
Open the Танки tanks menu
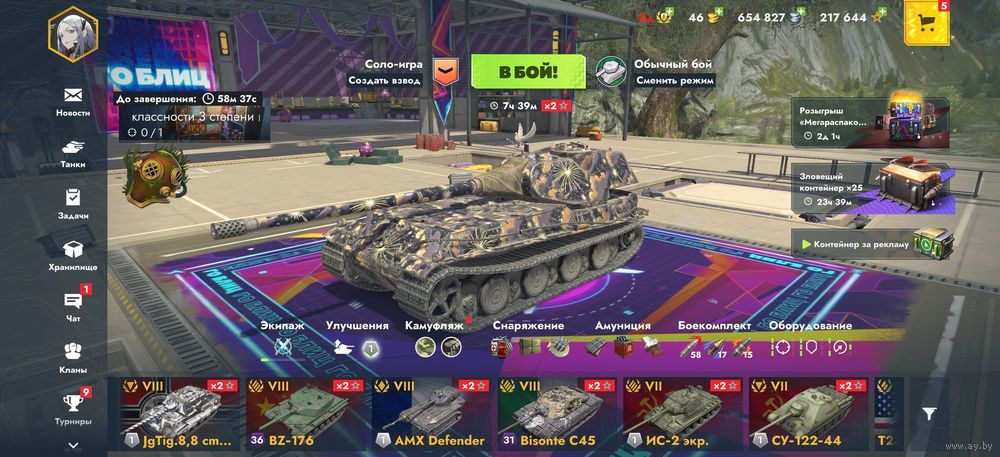(72, 152)
